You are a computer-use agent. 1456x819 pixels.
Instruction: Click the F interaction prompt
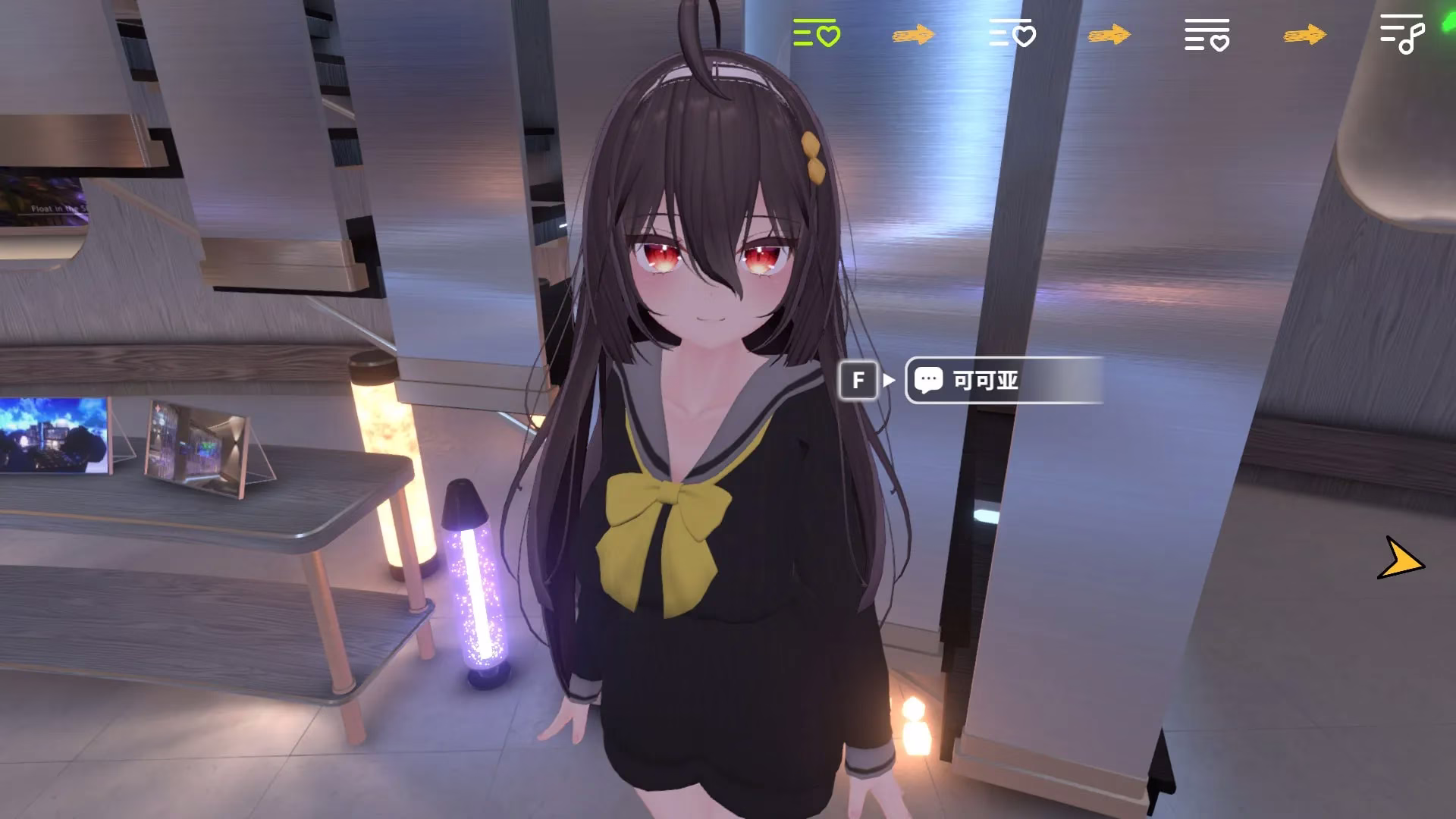click(858, 381)
